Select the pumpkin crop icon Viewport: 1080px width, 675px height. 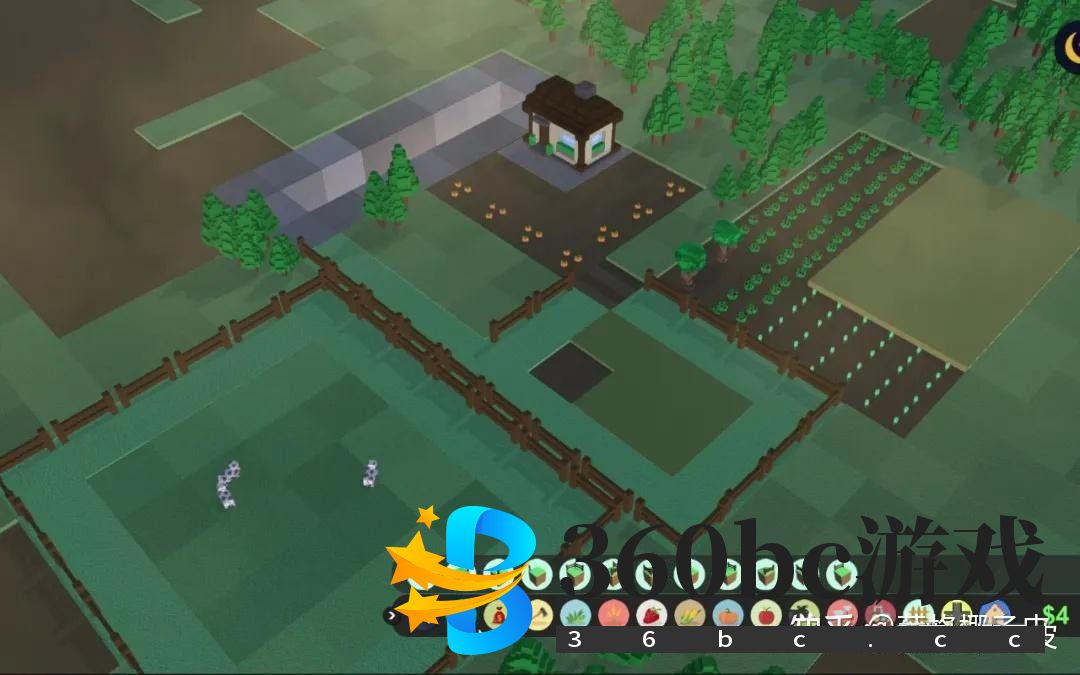[727, 615]
